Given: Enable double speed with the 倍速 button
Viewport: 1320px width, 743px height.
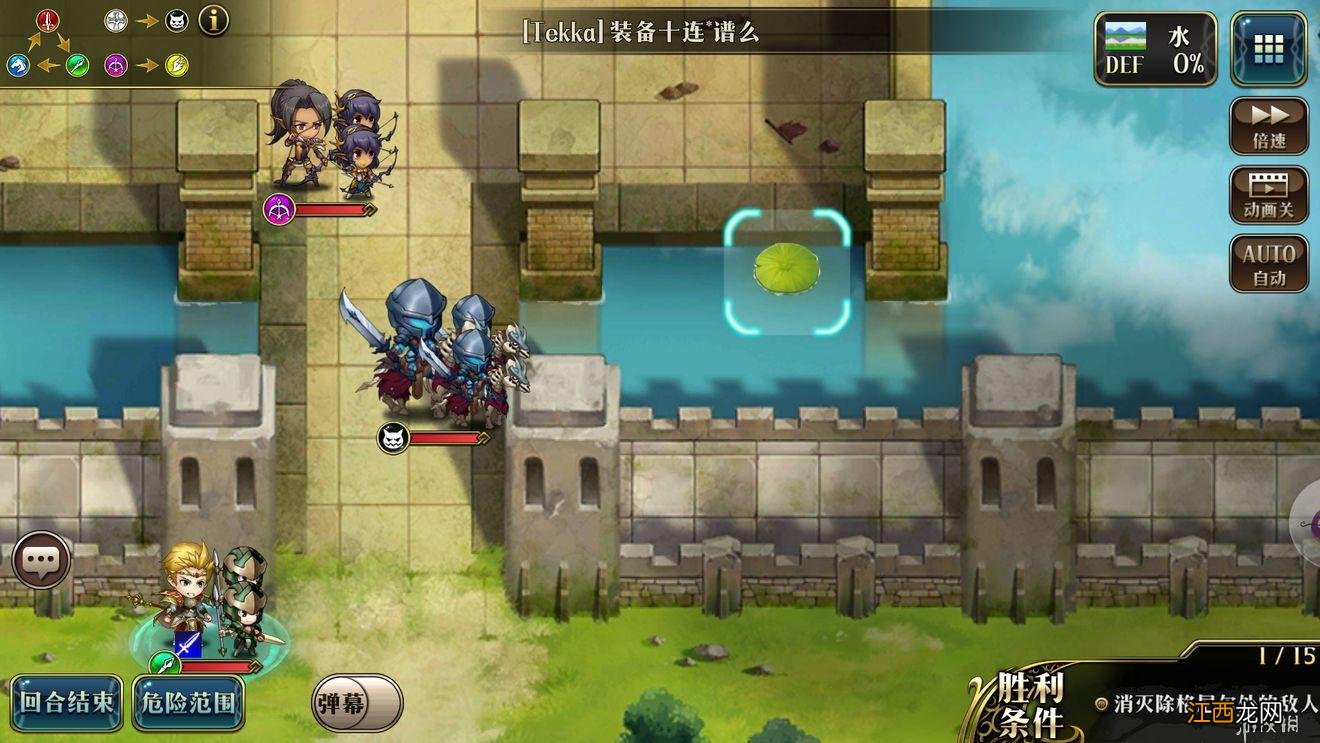Looking at the screenshot, I should 1267,129.
